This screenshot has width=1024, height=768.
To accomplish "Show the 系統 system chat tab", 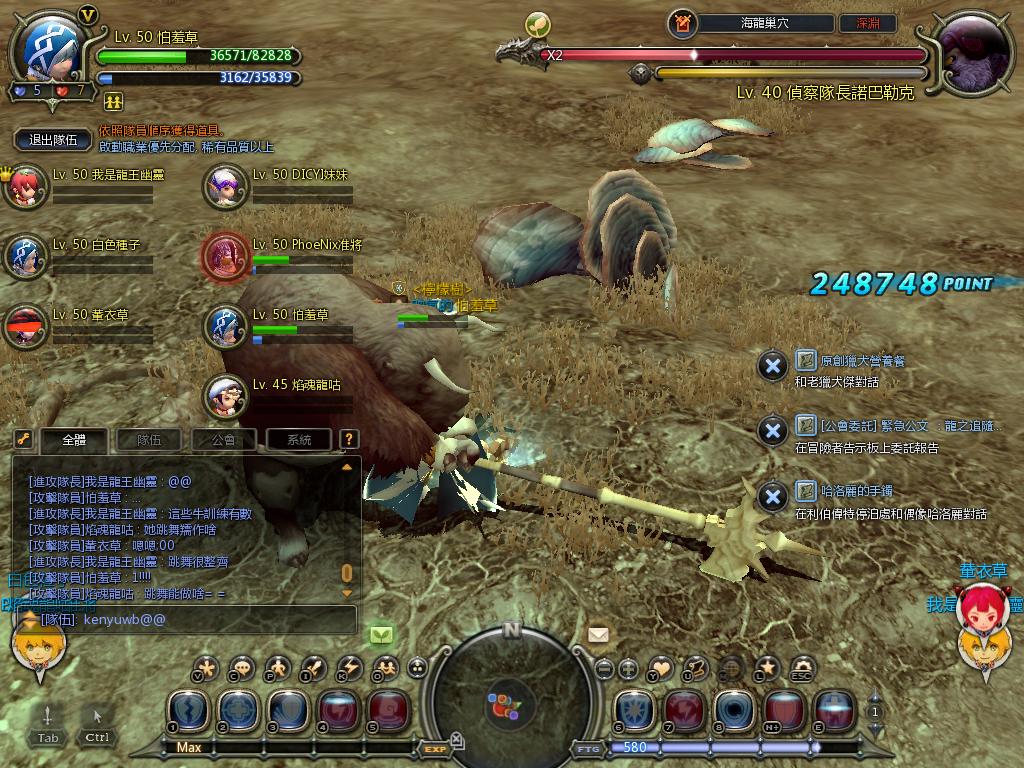I will pos(299,439).
